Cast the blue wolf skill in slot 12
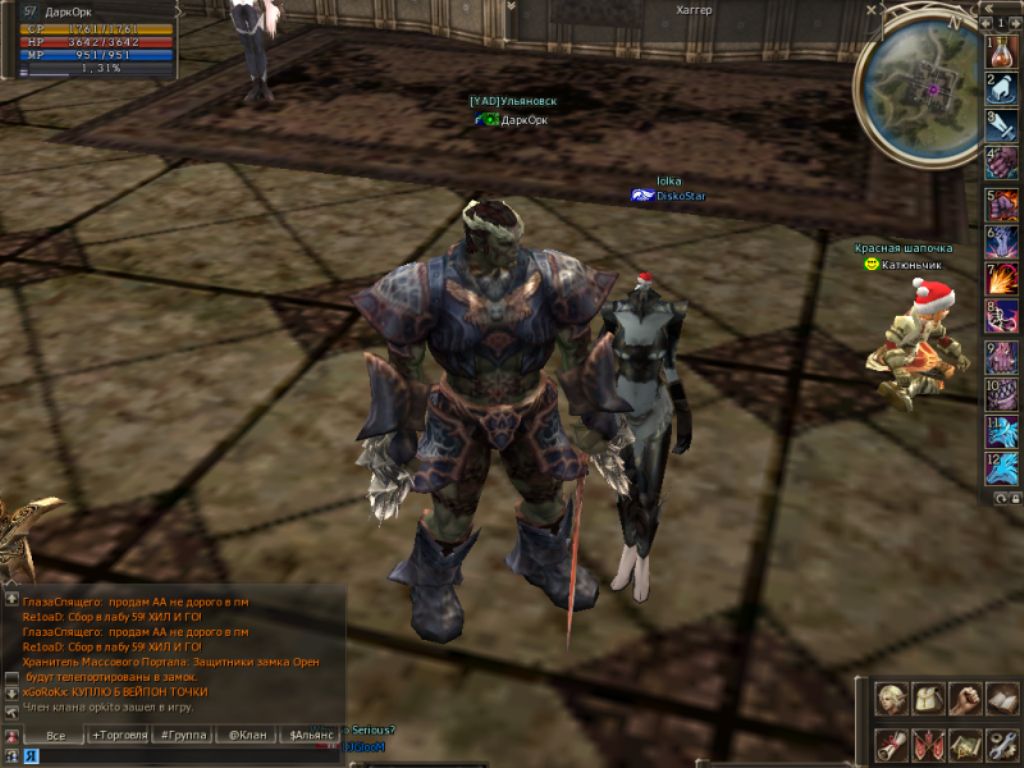This screenshot has width=1024, height=768. coord(1002,469)
